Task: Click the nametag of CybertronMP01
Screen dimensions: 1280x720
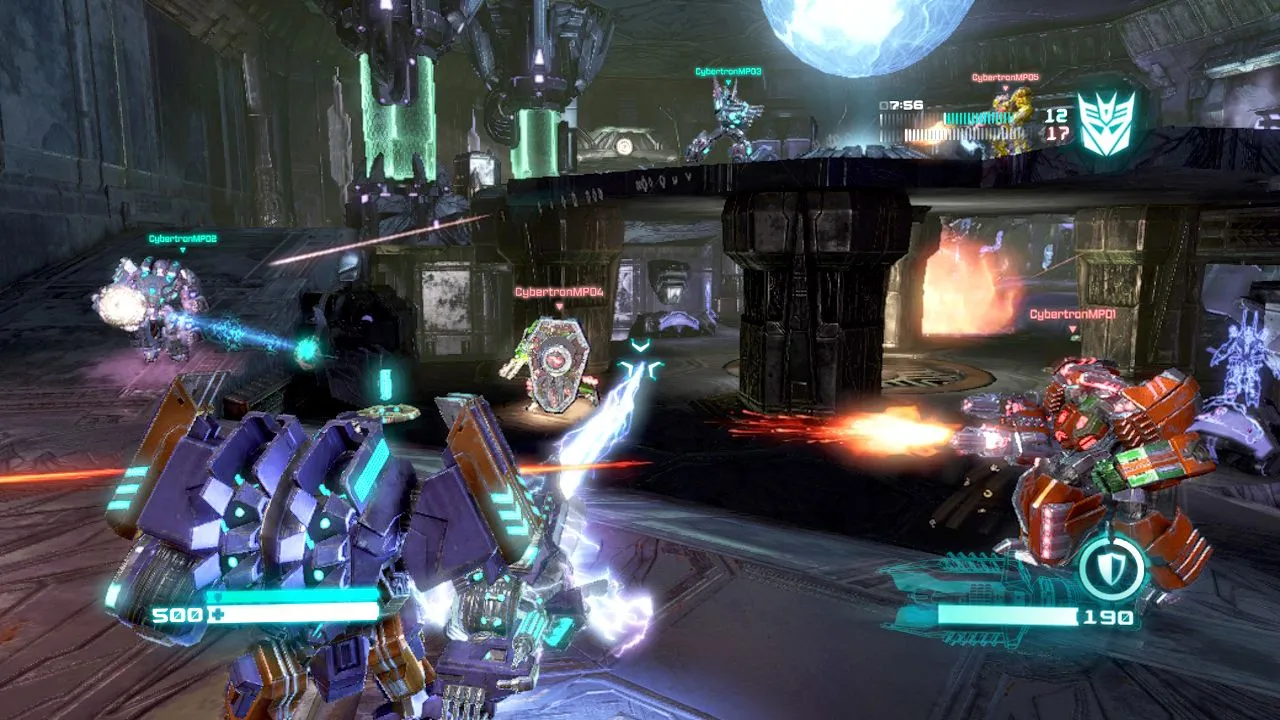Action: pos(1075,315)
